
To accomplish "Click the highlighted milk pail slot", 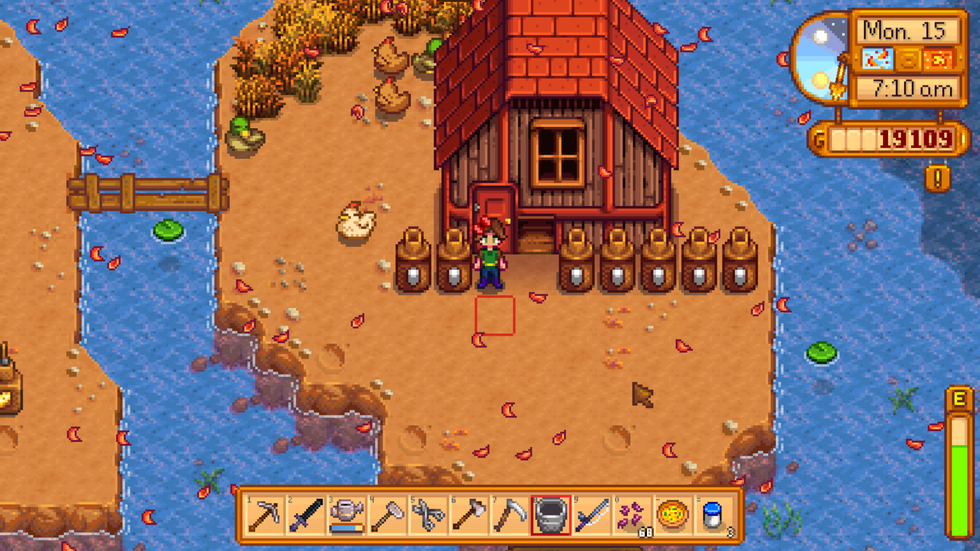I will click(551, 515).
